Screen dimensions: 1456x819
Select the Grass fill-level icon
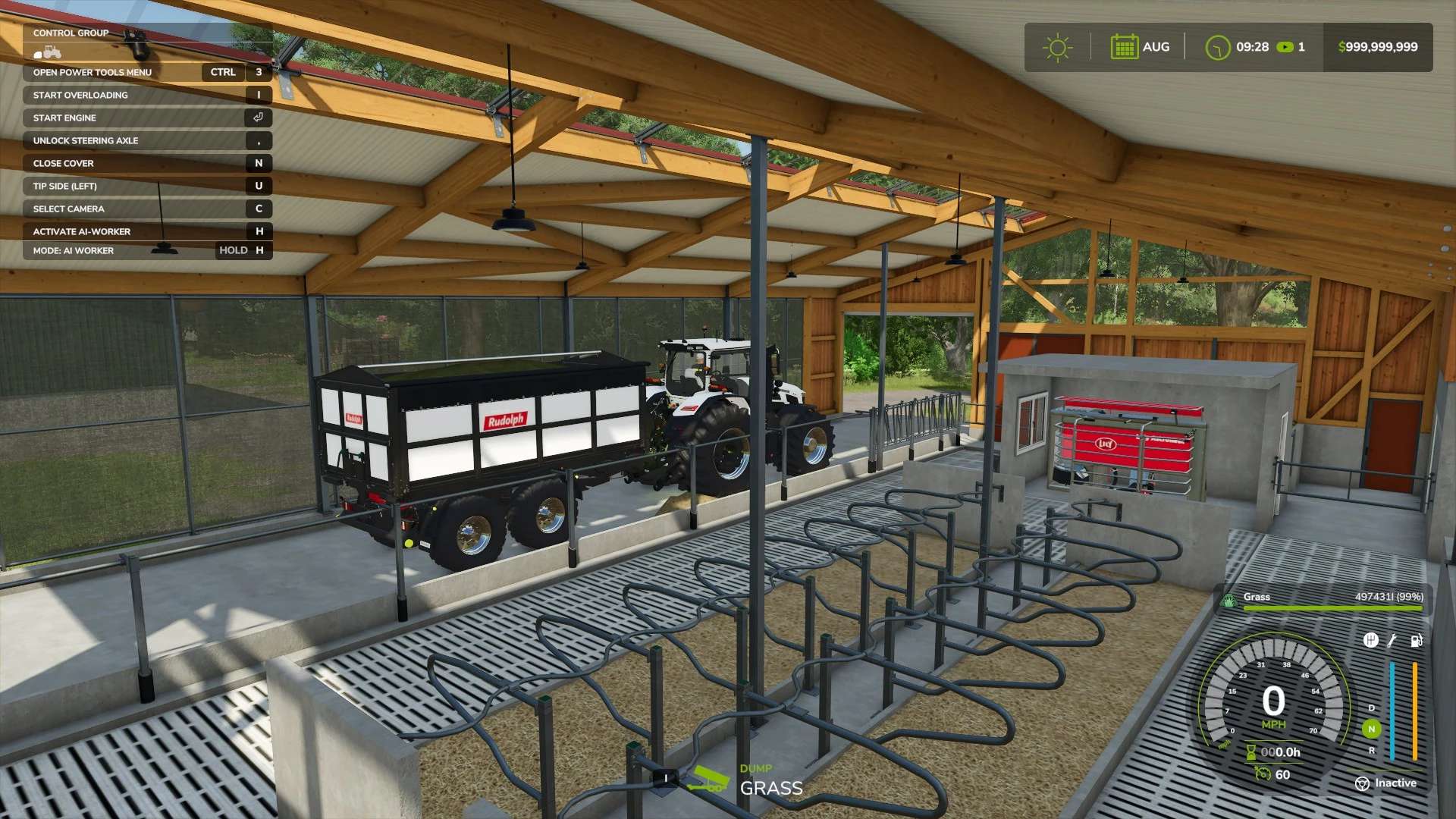pos(1228,601)
